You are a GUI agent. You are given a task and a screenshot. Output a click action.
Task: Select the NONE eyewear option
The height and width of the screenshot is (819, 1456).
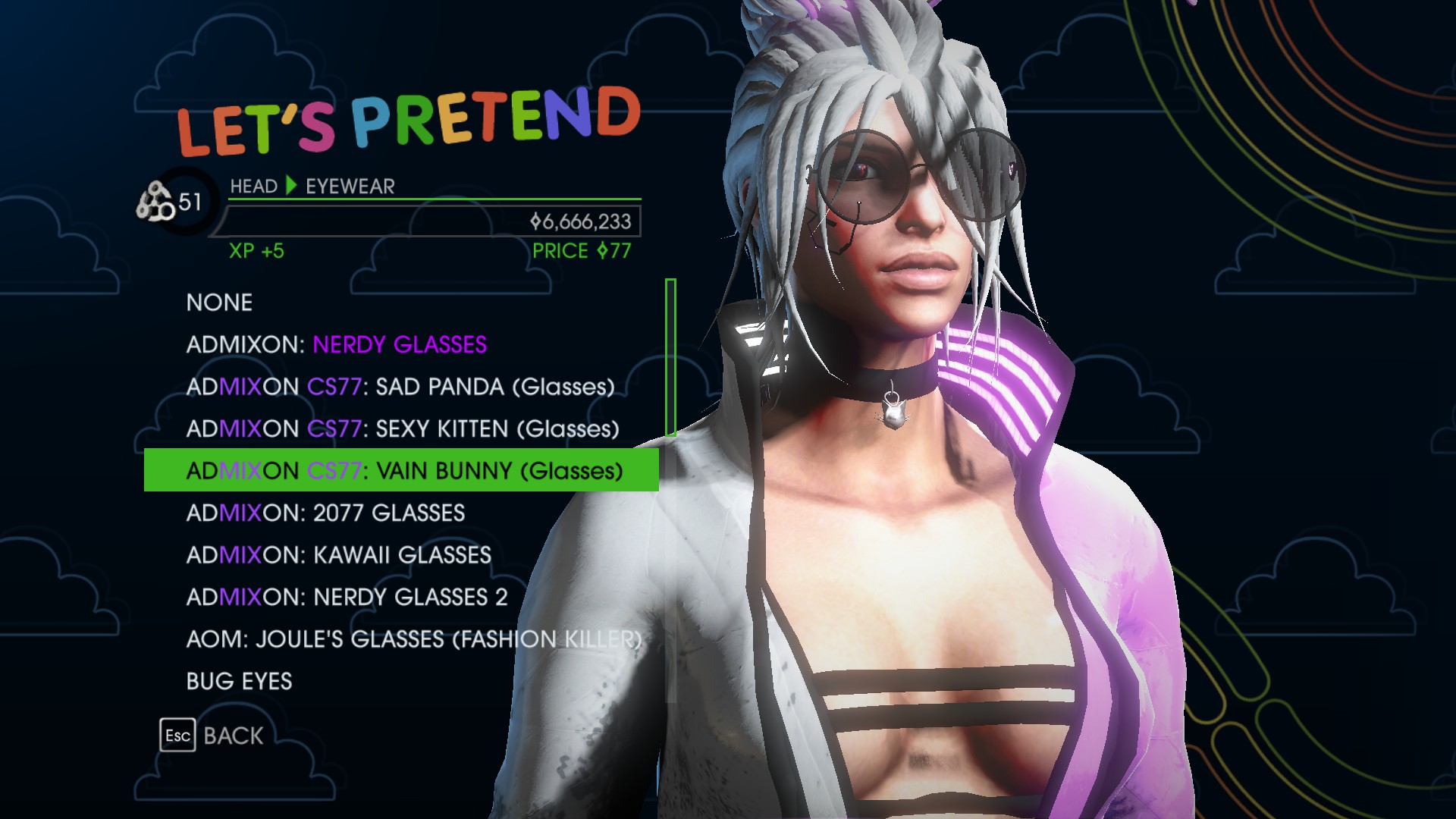[x=219, y=303]
